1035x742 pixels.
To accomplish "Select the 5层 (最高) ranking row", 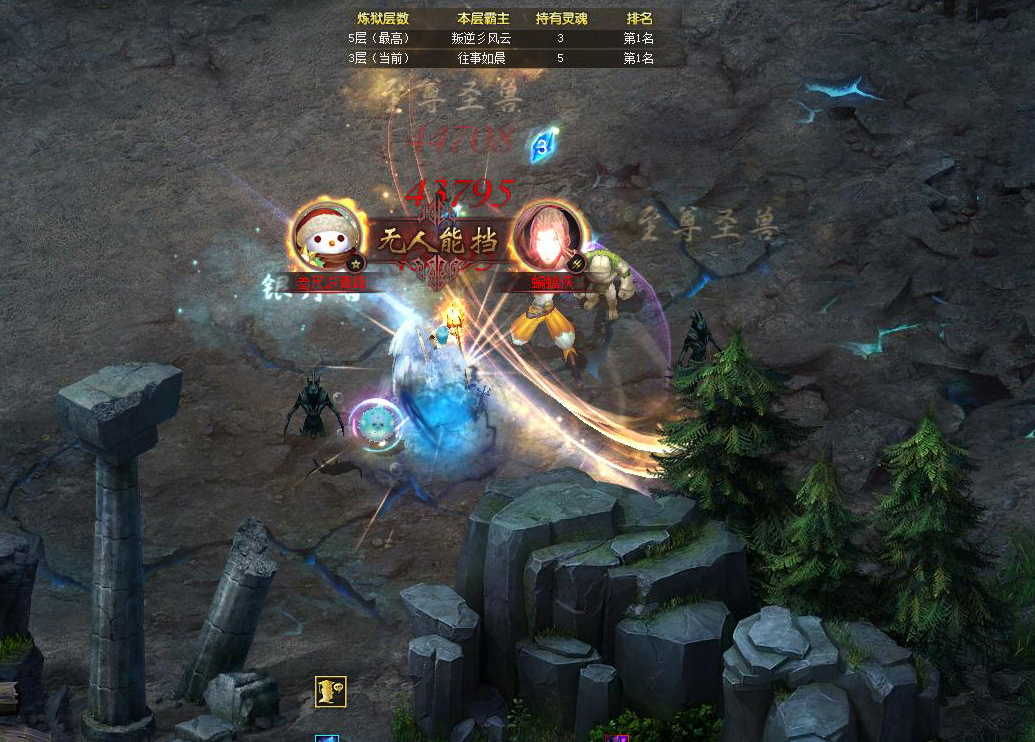I will (501, 38).
